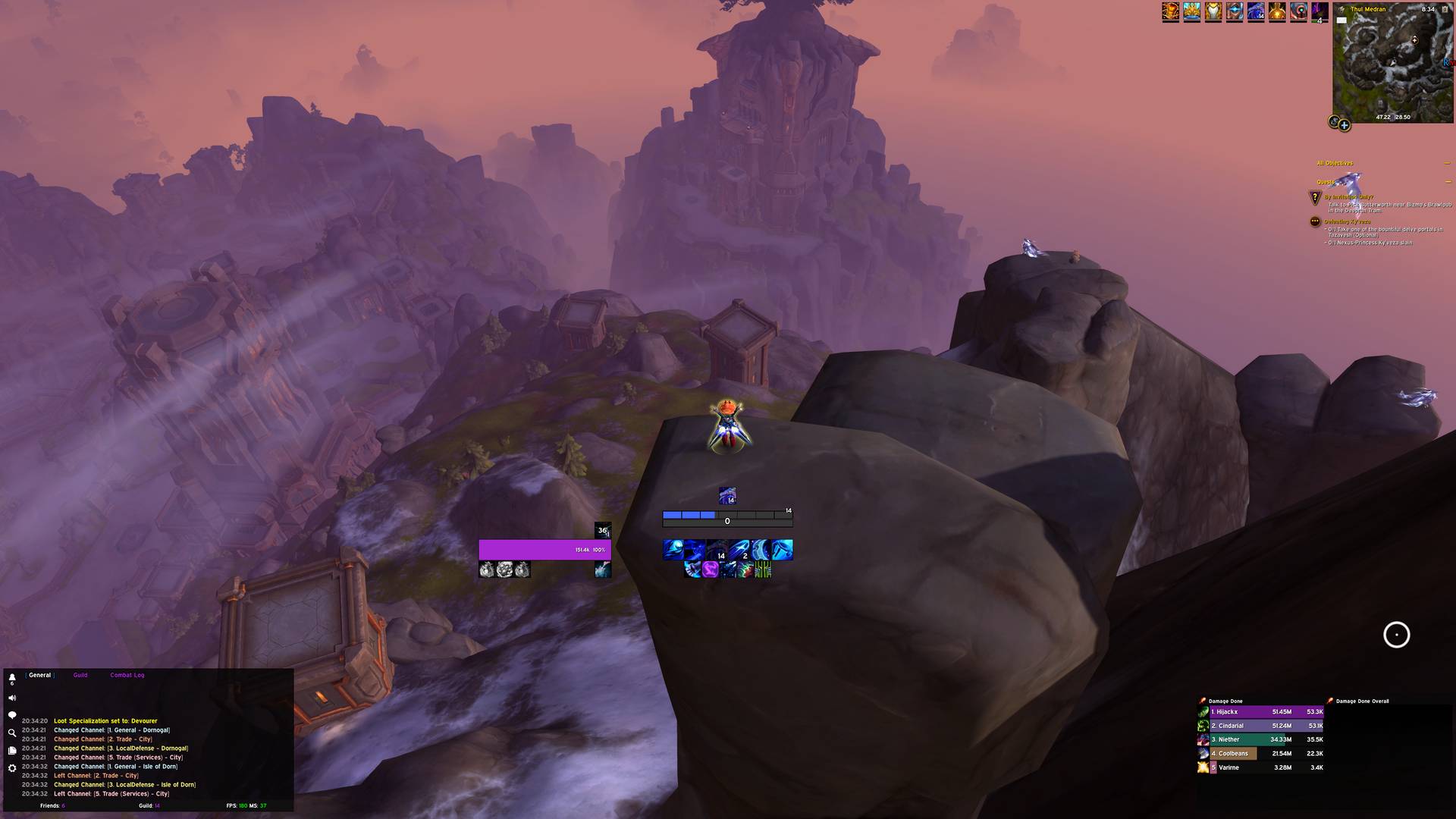Open the Damage Done Overall meter header
1456x819 pixels.
1362,701
